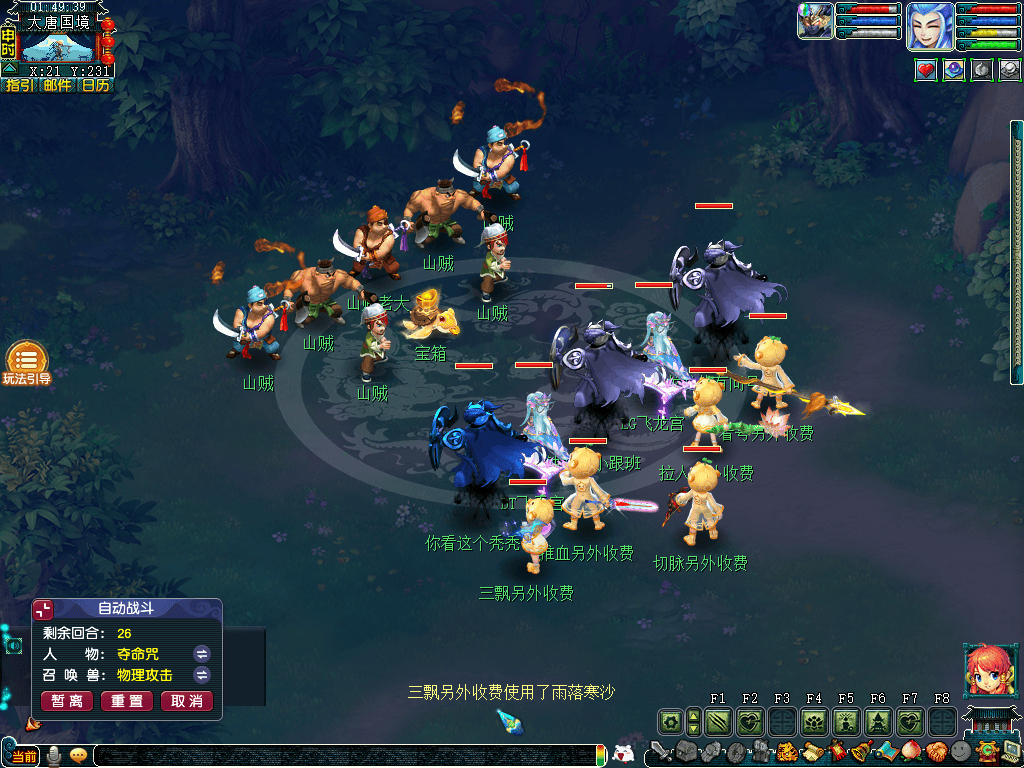Viewport: 1024px width, 768px height.
Task: Cancel auto-battle with the 取消 button
Action: tap(187, 701)
